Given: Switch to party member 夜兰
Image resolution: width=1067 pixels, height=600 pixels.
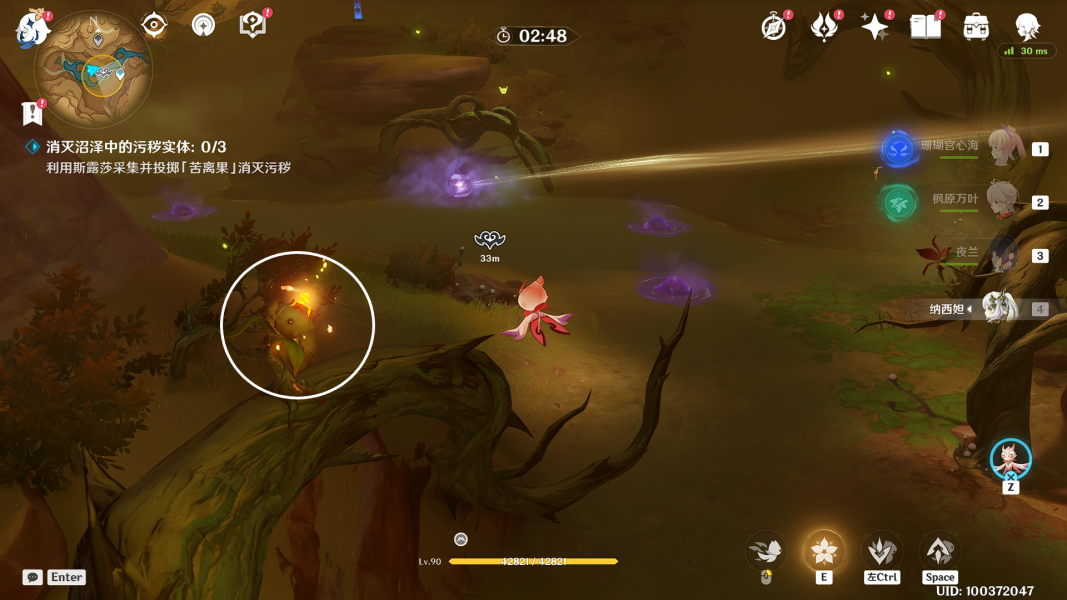Looking at the screenshot, I should (x=1002, y=255).
